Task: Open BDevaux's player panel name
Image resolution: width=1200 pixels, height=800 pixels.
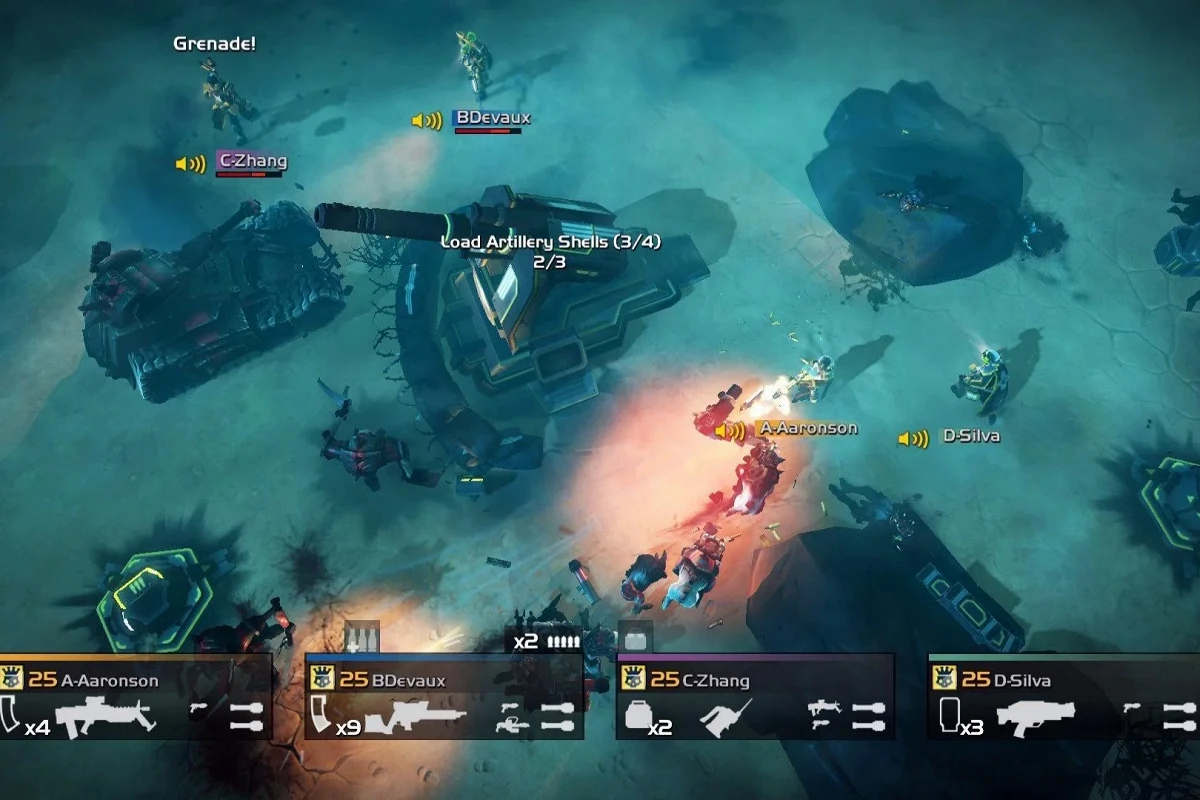Action: pyautogui.click(x=408, y=681)
